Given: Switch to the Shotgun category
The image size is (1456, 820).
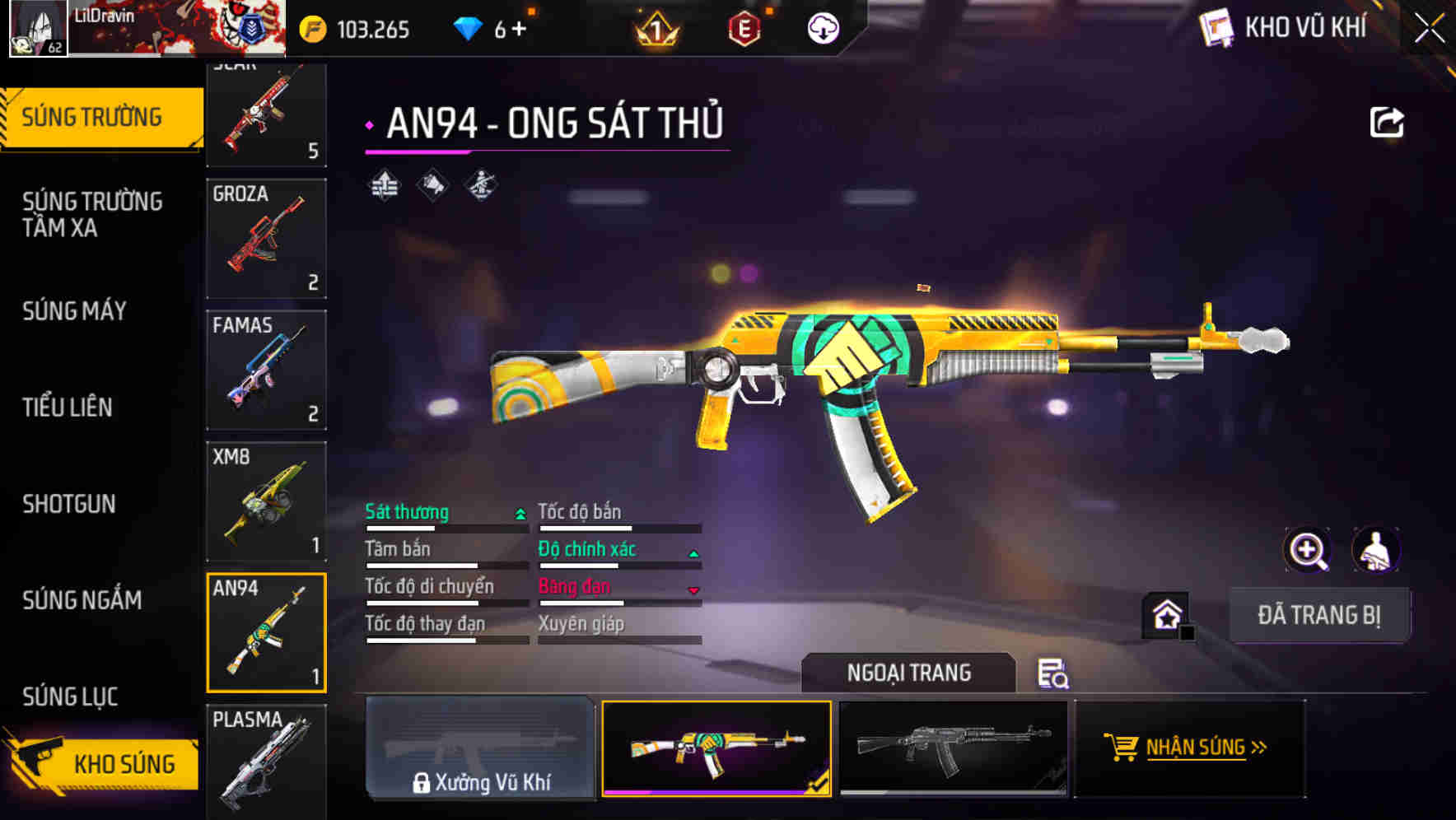Looking at the screenshot, I should [x=69, y=504].
